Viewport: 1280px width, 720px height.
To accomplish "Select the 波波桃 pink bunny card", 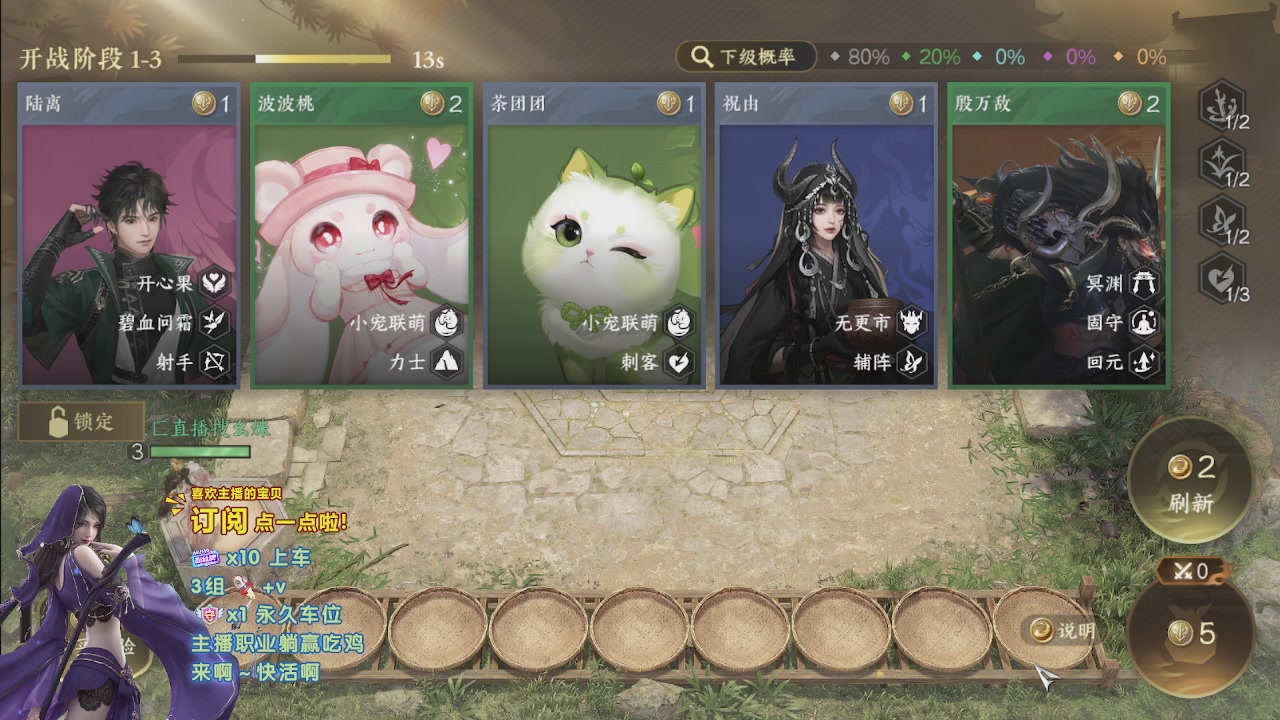I will click(x=361, y=235).
